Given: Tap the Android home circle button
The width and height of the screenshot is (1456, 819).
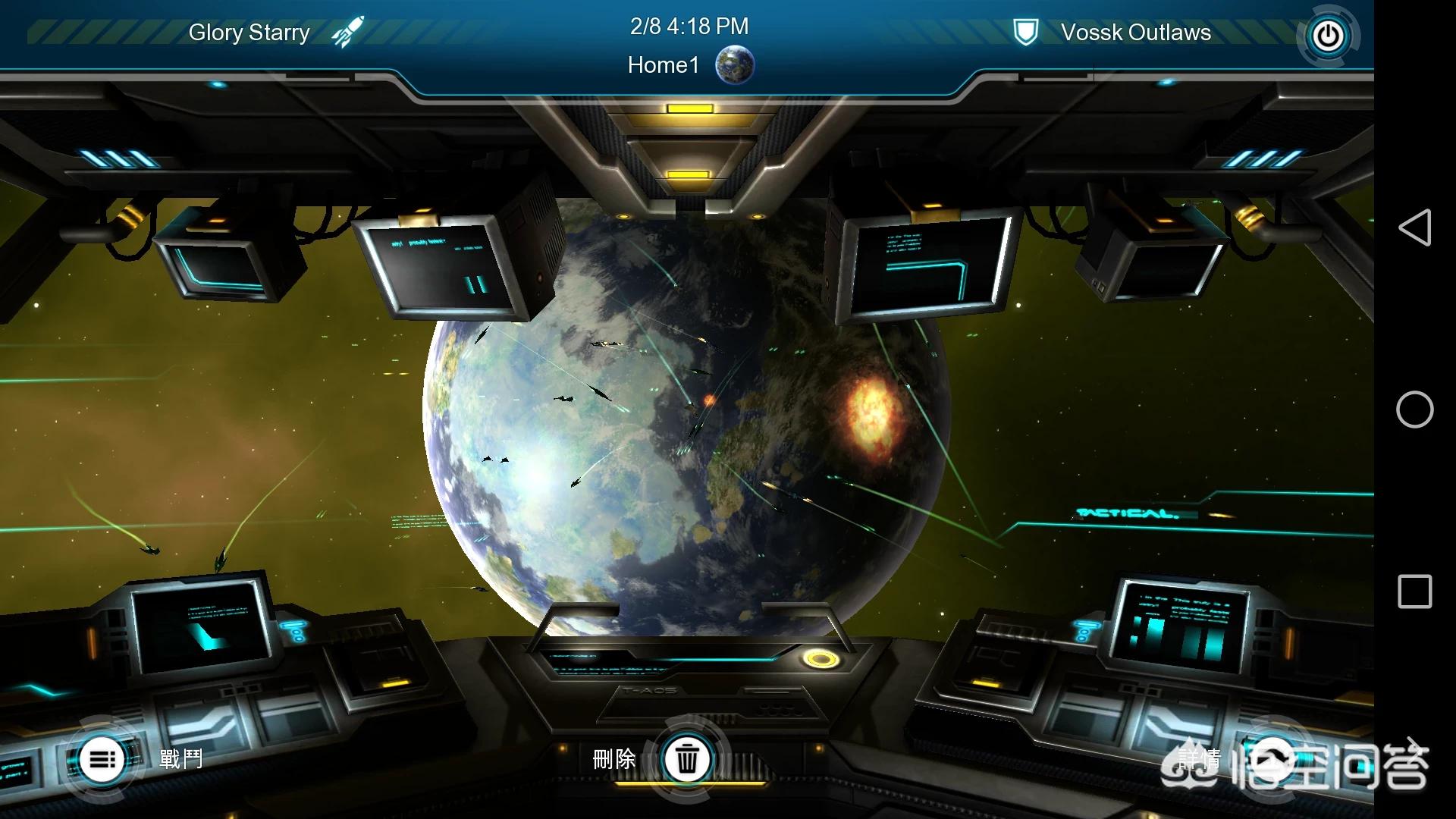Looking at the screenshot, I should (1414, 409).
